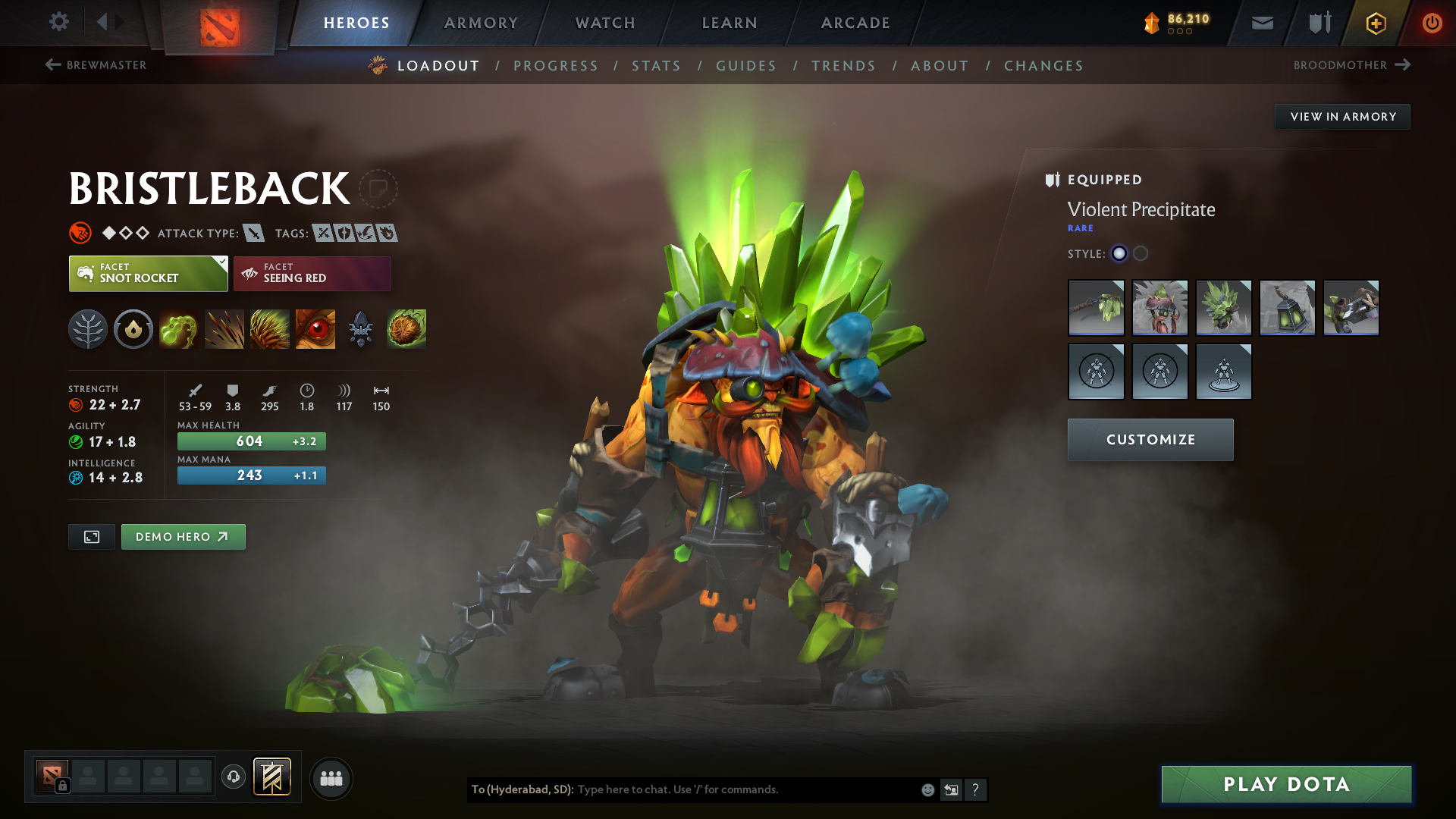1456x819 pixels.
Task: Select the second style radio button
Action: (1139, 254)
